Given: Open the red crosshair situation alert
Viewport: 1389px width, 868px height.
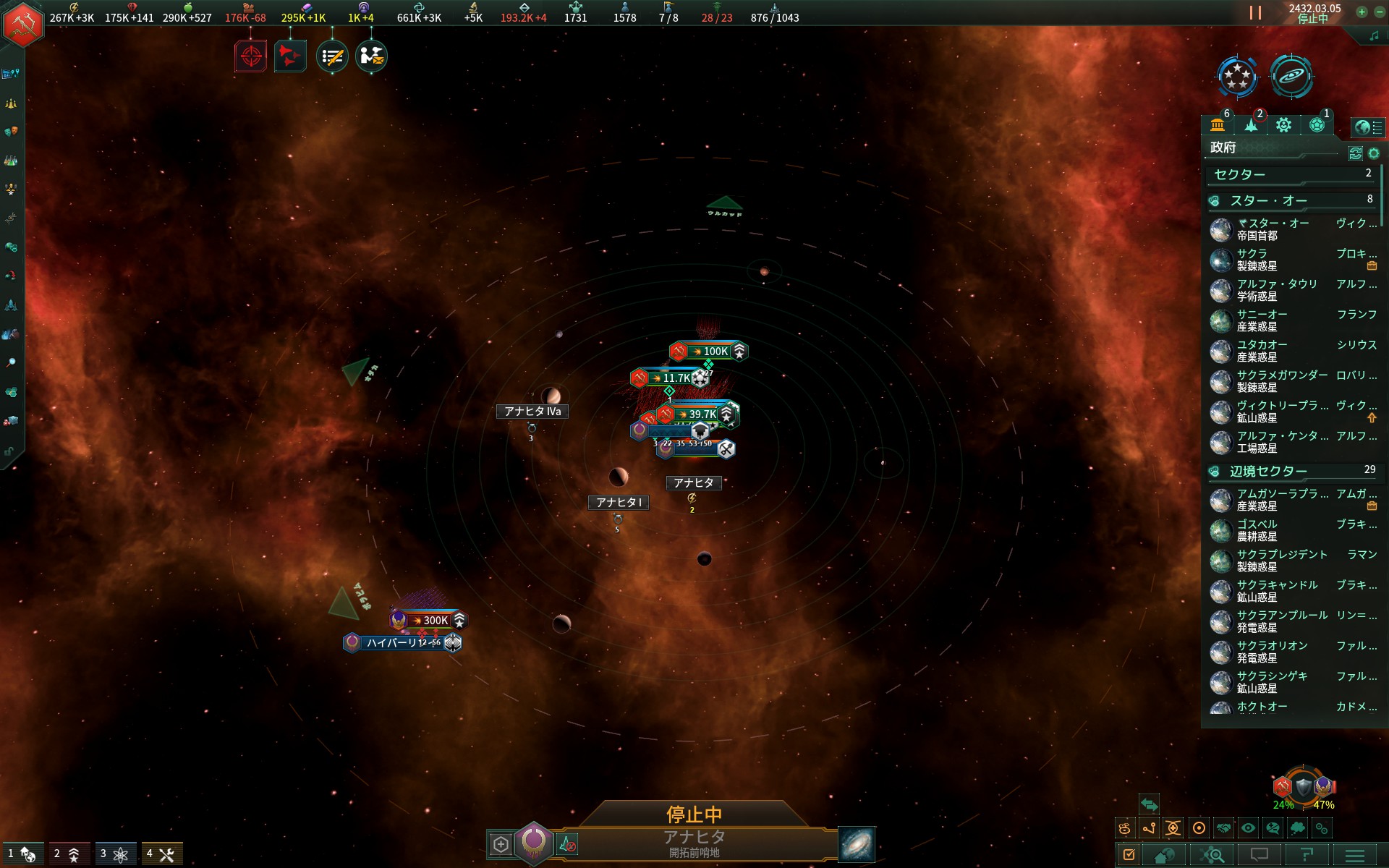Looking at the screenshot, I should [251, 56].
